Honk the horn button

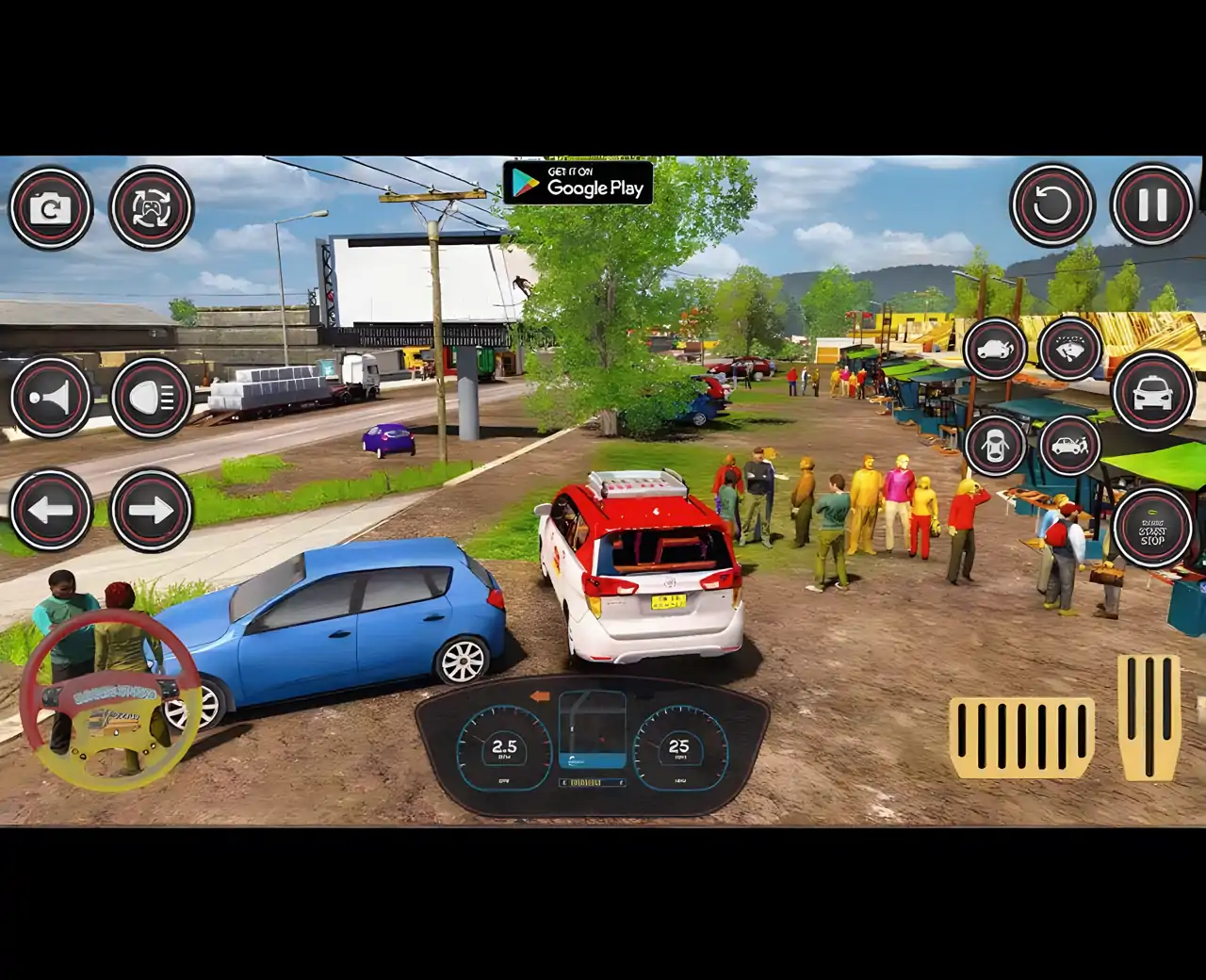(51, 398)
